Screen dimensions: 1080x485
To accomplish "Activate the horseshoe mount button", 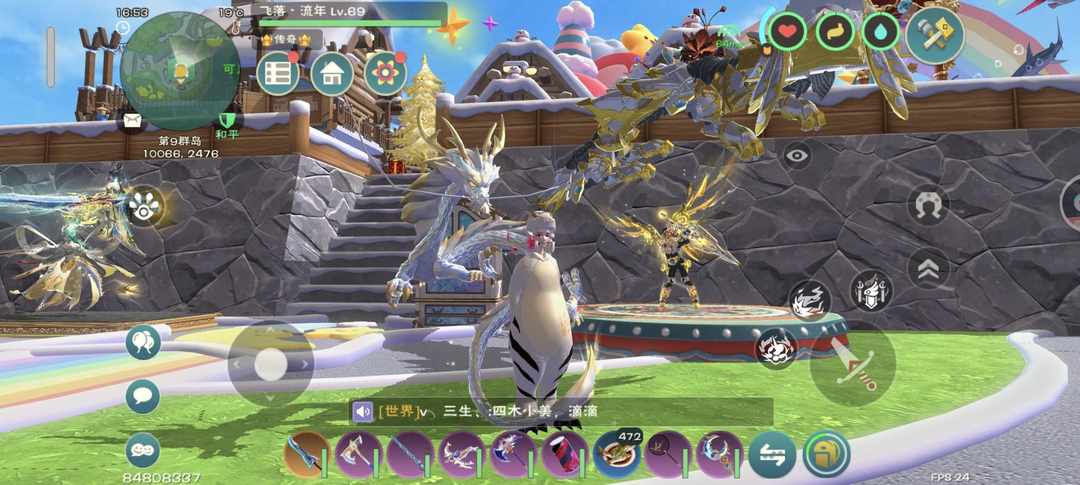I will (x=928, y=205).
